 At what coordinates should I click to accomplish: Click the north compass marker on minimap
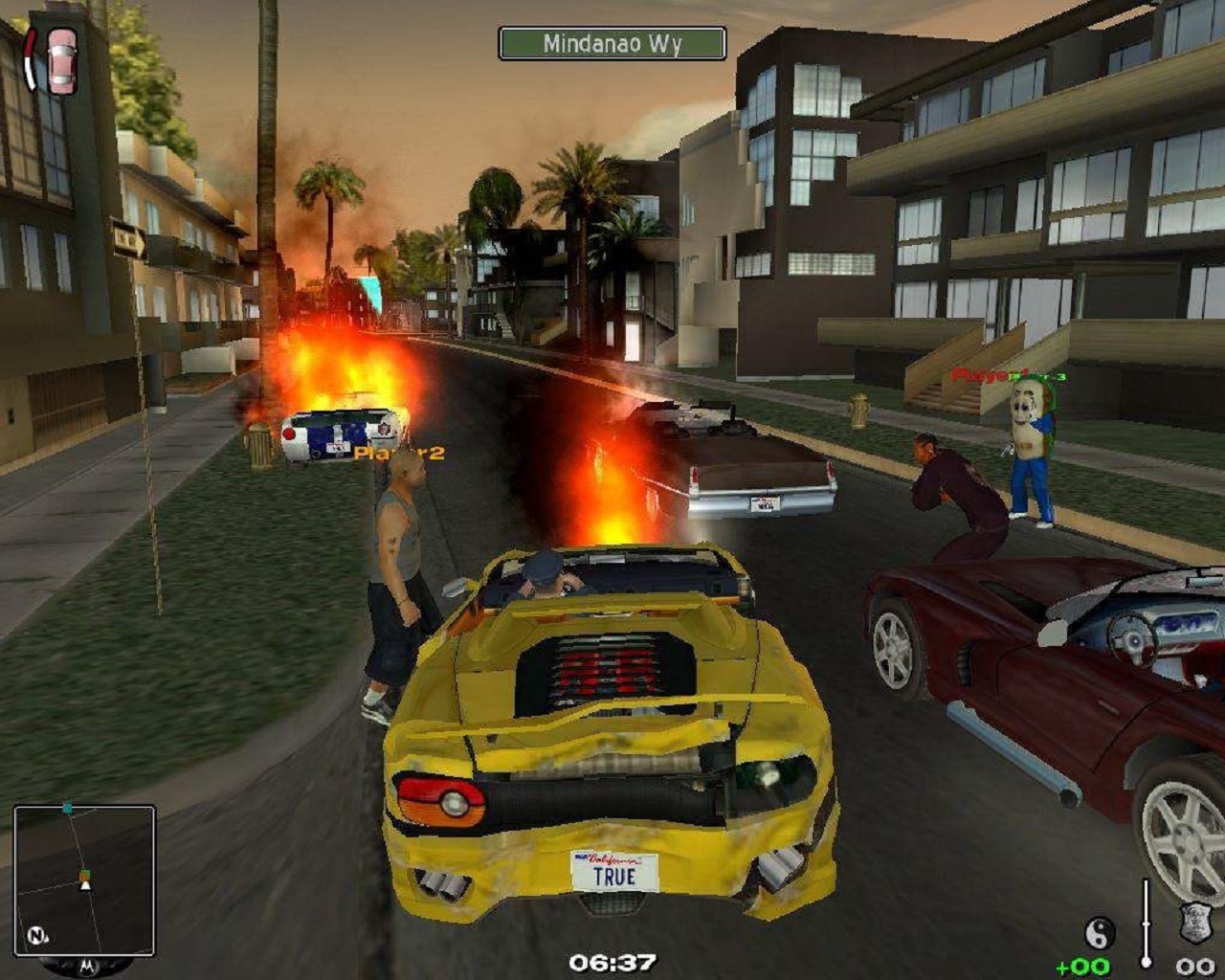pyautogui.click(x=36, y=935)
